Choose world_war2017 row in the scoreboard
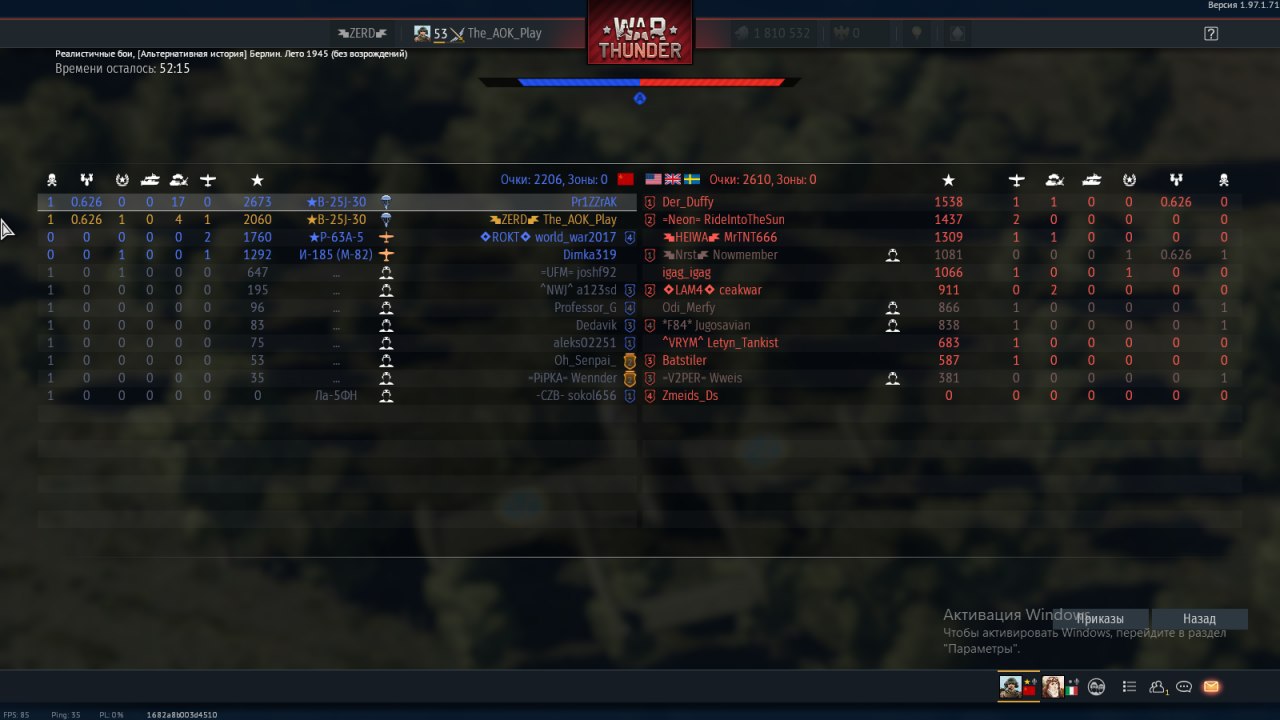 [x=575, y=238]
